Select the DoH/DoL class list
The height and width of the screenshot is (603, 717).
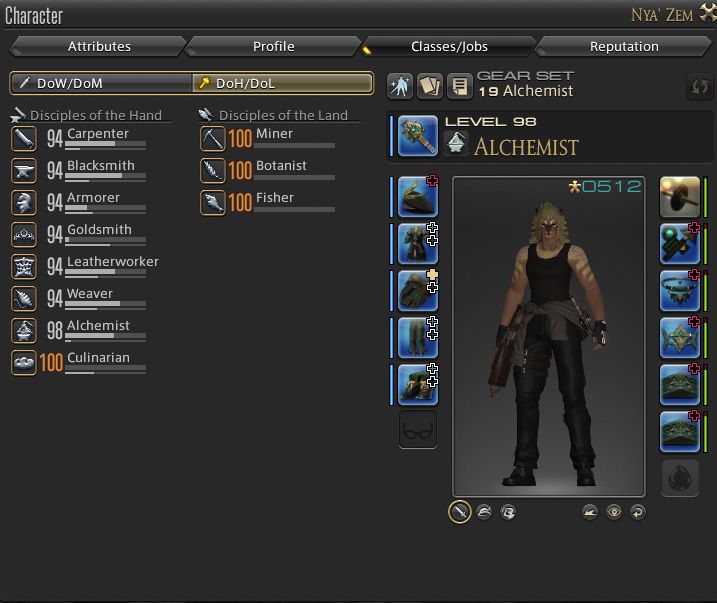coord(283,83)
